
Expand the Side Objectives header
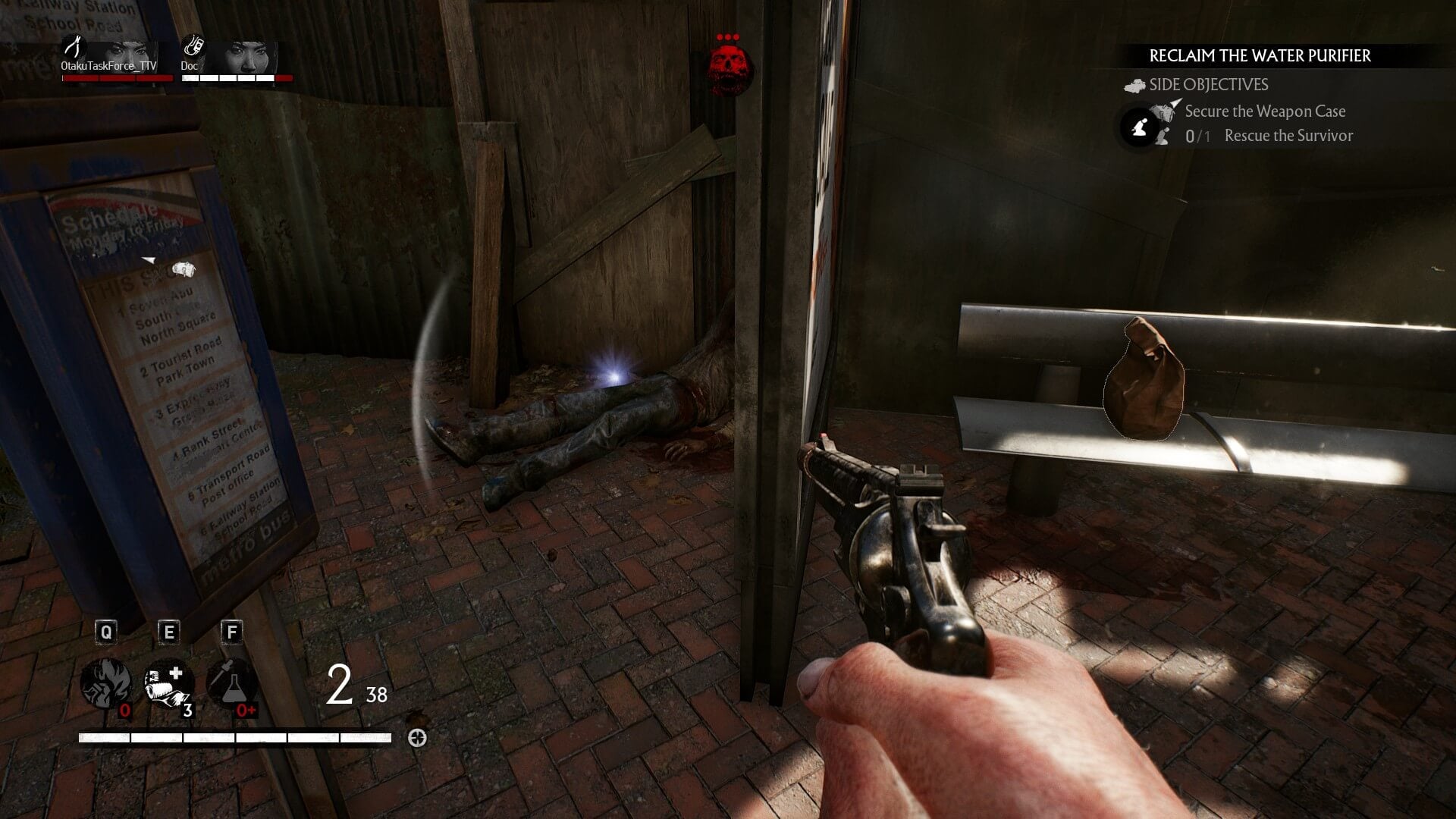click(1208, 85)
